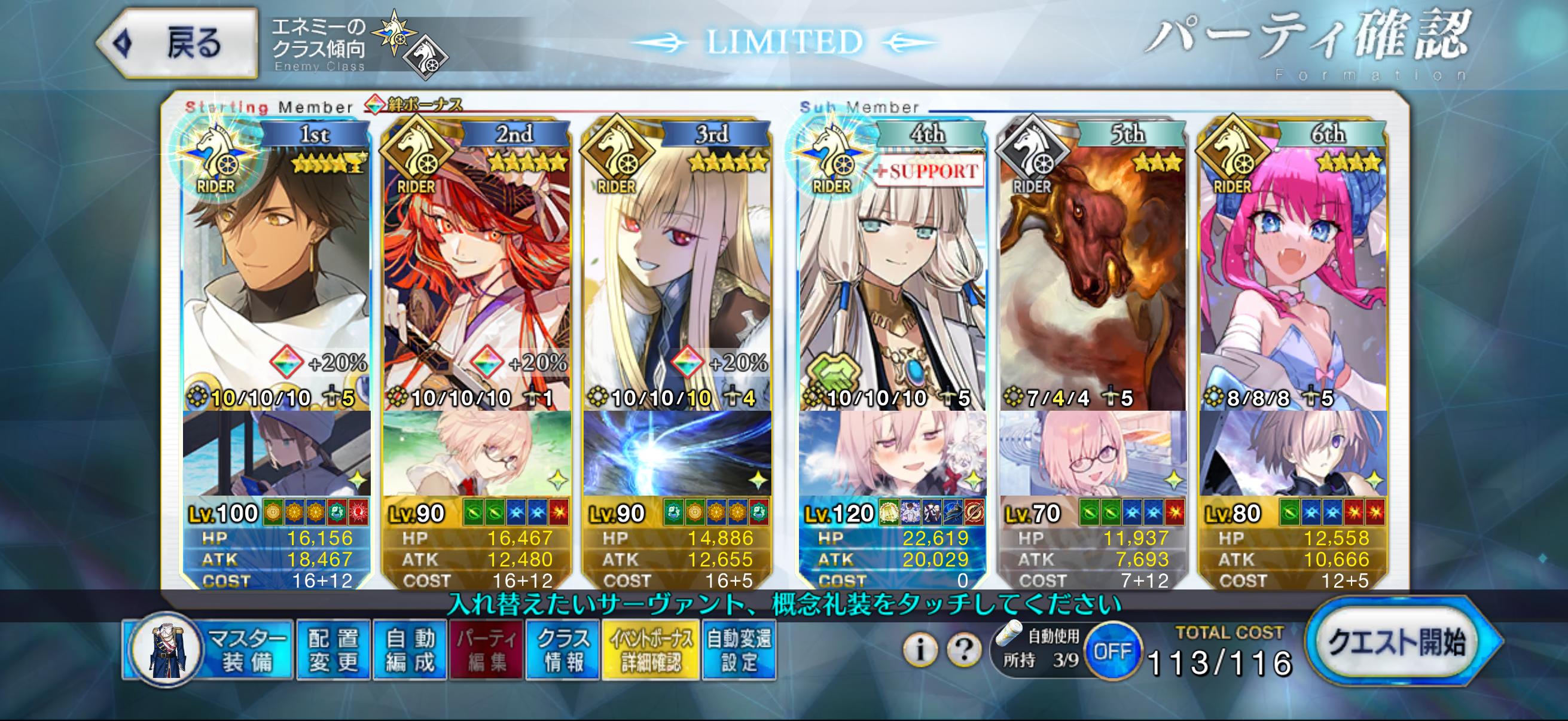The height and width of the screenshot is (721, 1568).
Task: Open 自動変還設定 settings
Action: tap(739, 650)
